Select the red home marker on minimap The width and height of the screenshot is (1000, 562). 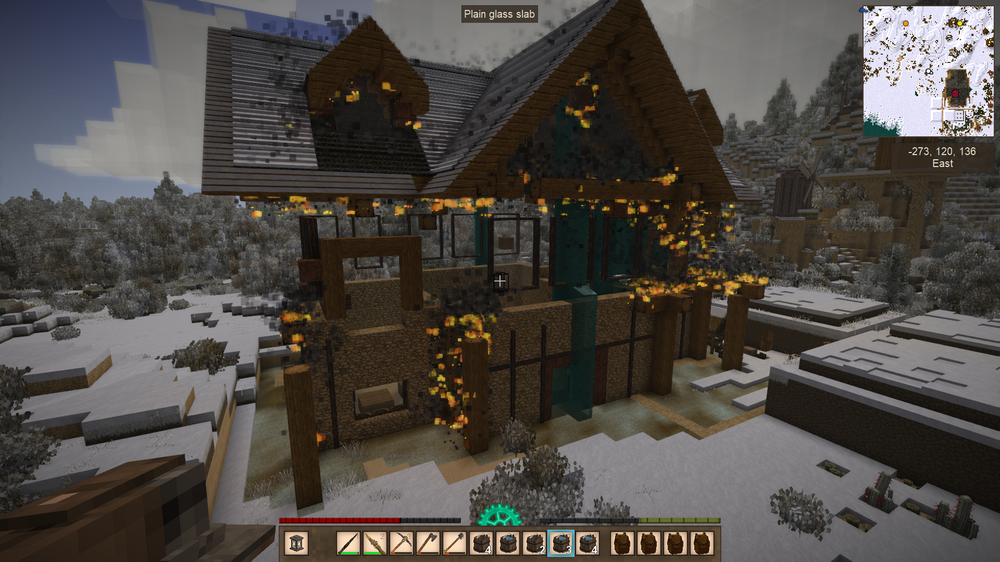click(x=955, y=95)
